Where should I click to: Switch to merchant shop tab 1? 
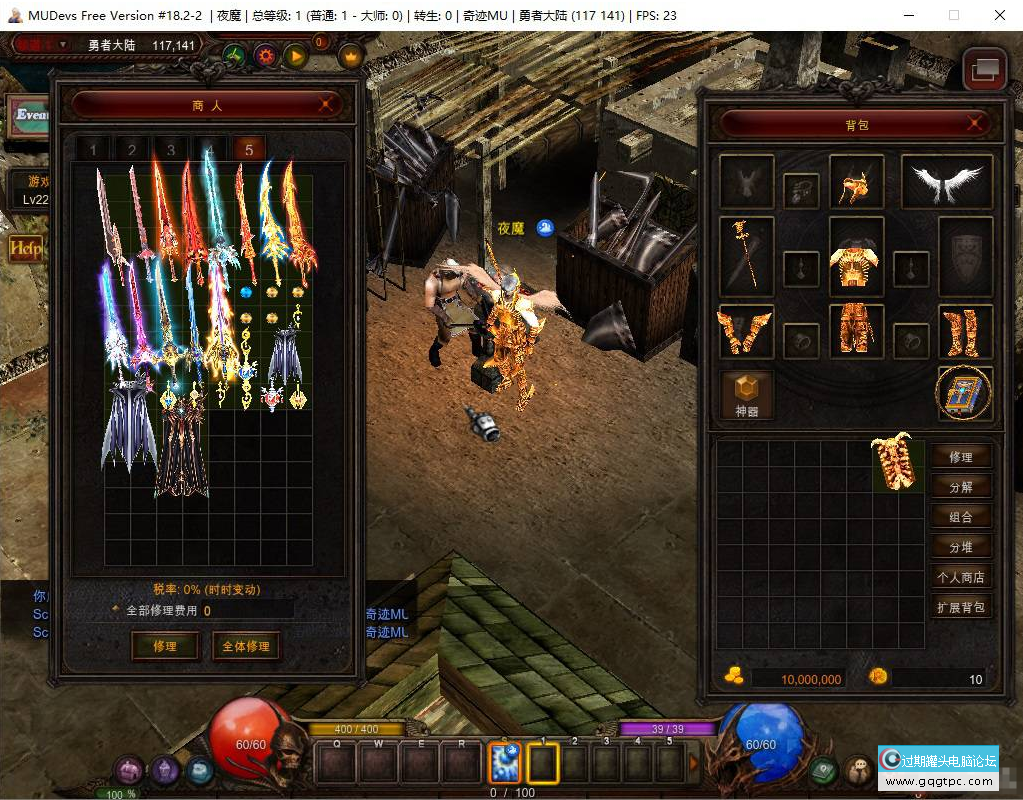[93, 151]
